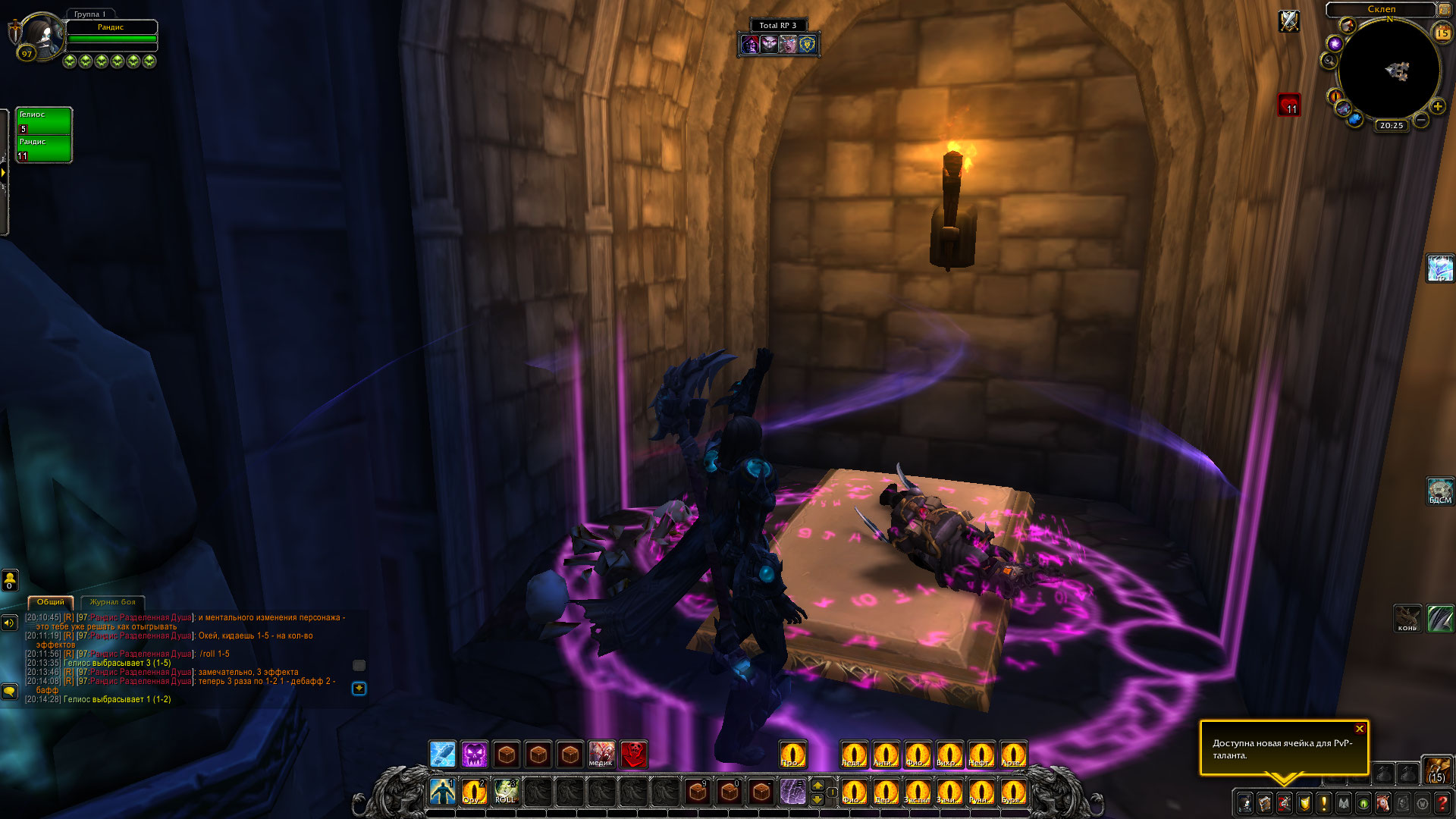The height and width of the screenshot is (819, 1456).
Task: Click the БДСМ macro button
Action: (x=1439, y=491)
